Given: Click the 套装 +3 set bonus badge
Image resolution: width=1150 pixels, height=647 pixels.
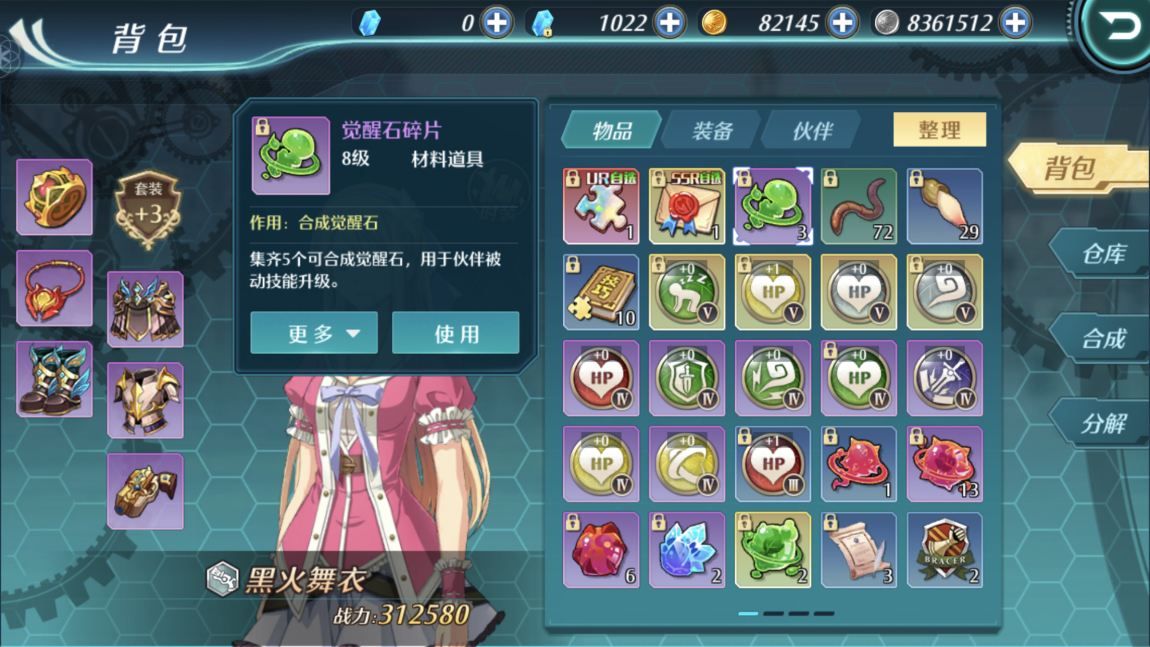Looking at the screenshot, I should click(148, 209).
